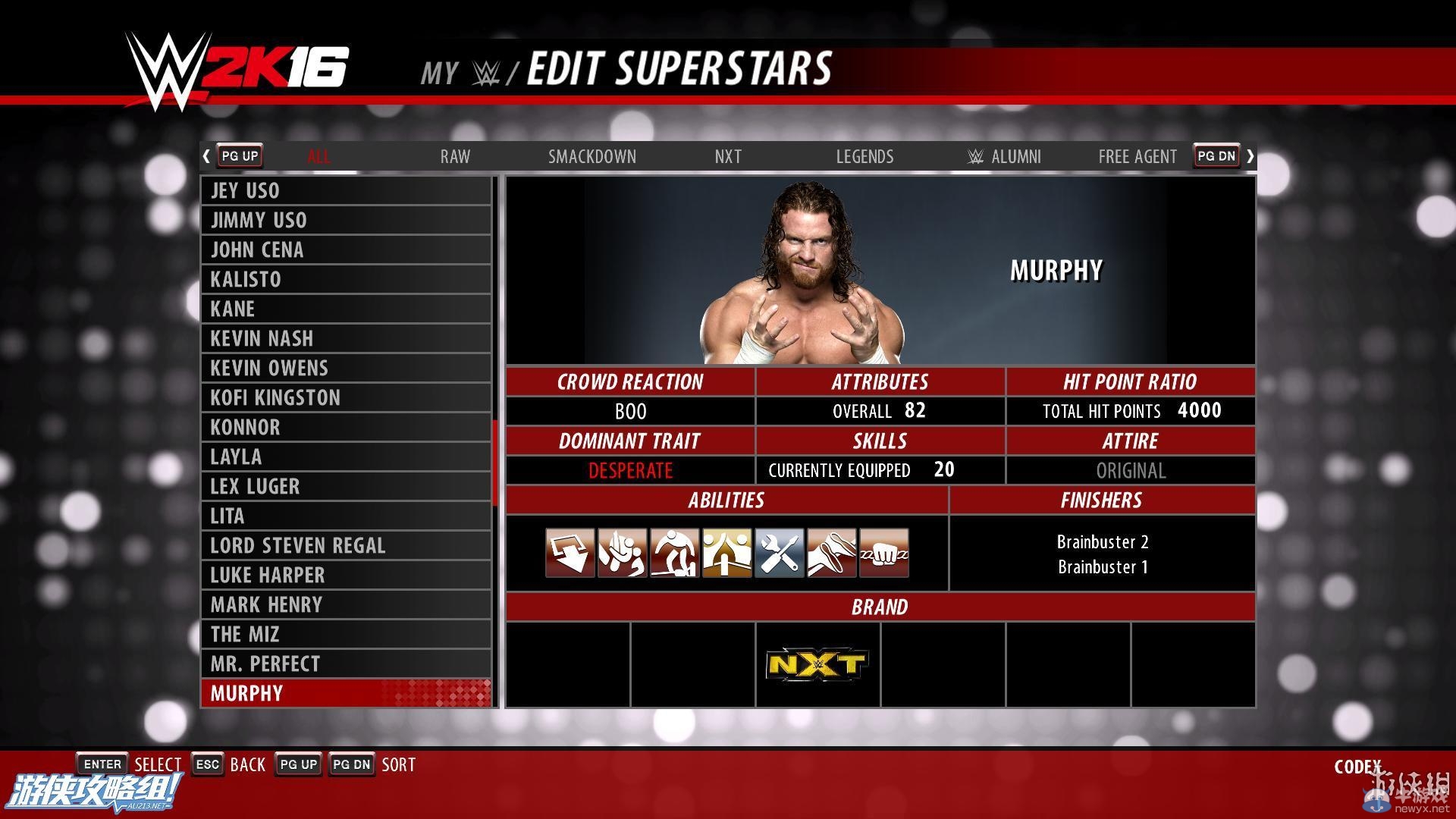Switch attire from ORIGINAL
The width and height of the screenshot is (1456, 819).
tap(1130, 470)
